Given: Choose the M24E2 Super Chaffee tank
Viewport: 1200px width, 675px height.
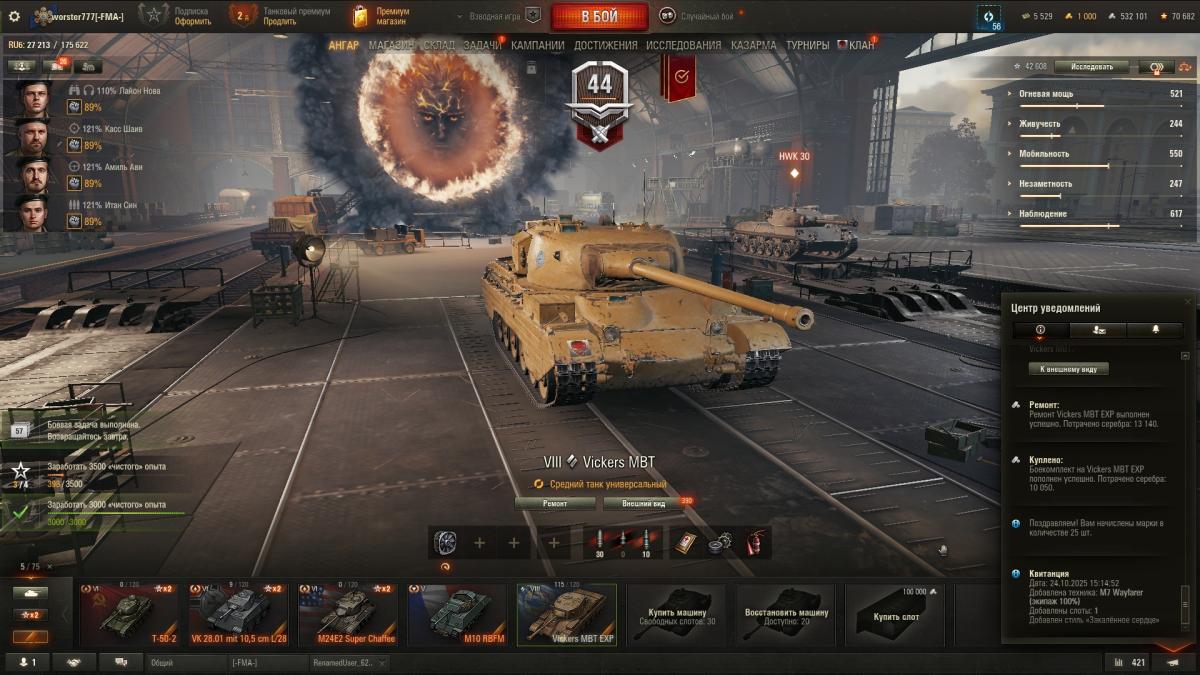Looking at the screenshot, I should 346,614.
